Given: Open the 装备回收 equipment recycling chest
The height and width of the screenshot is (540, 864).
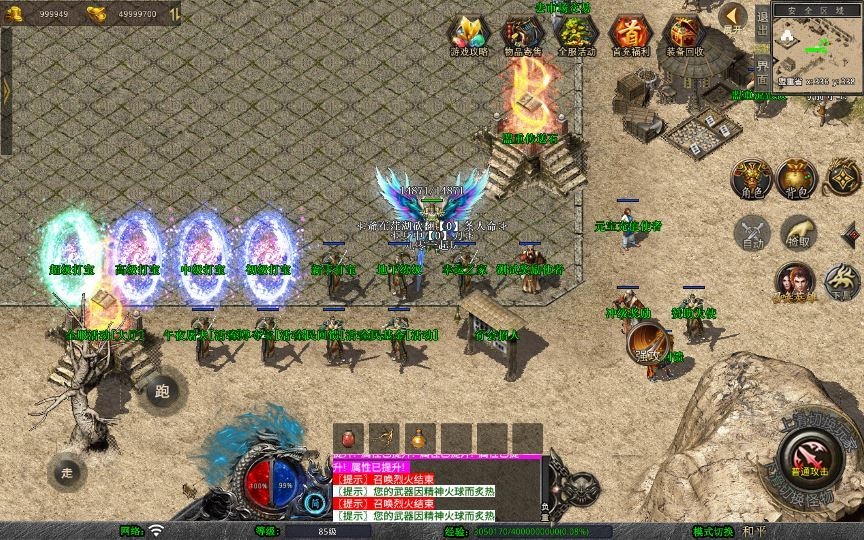Looking at the screenshot, I should 685,33.
